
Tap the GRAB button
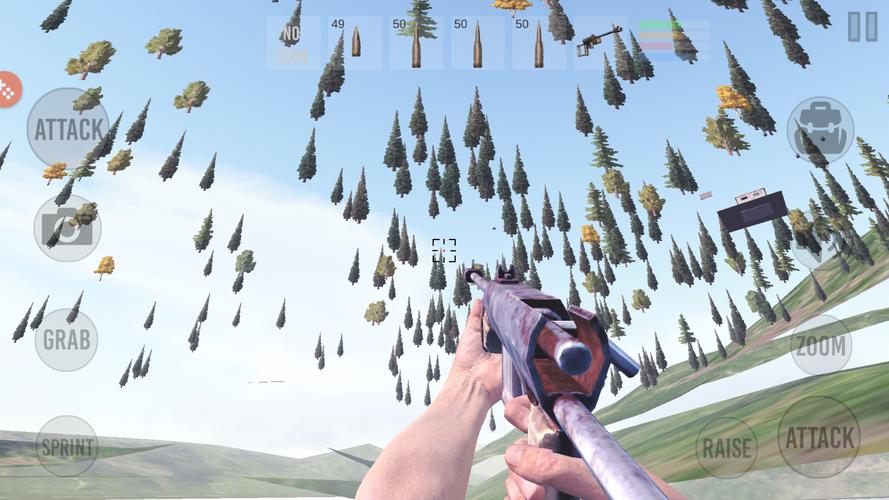pos(66,339)
